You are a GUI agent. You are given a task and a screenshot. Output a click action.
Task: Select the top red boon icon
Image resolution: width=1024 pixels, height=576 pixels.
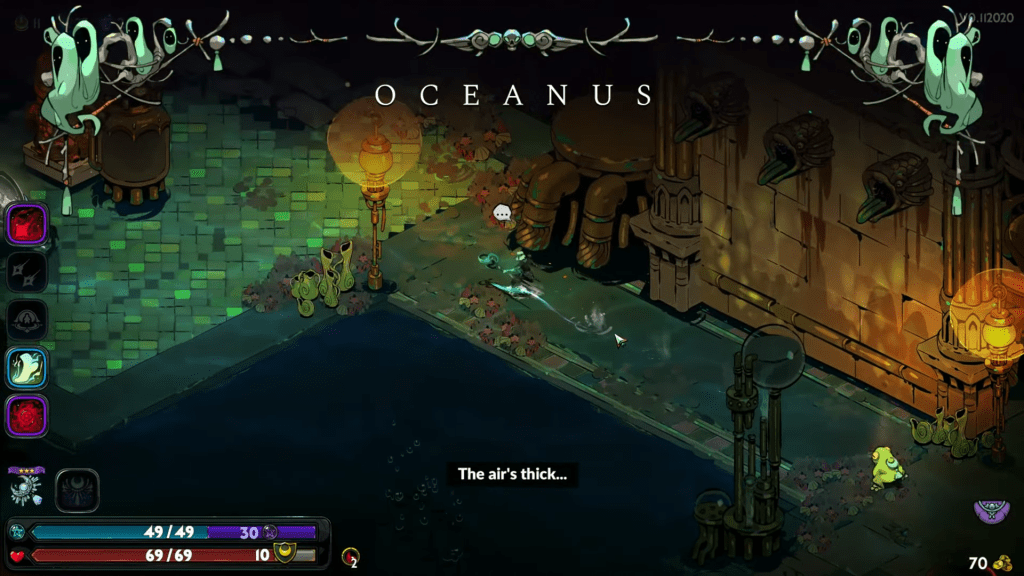pos(27,223)
